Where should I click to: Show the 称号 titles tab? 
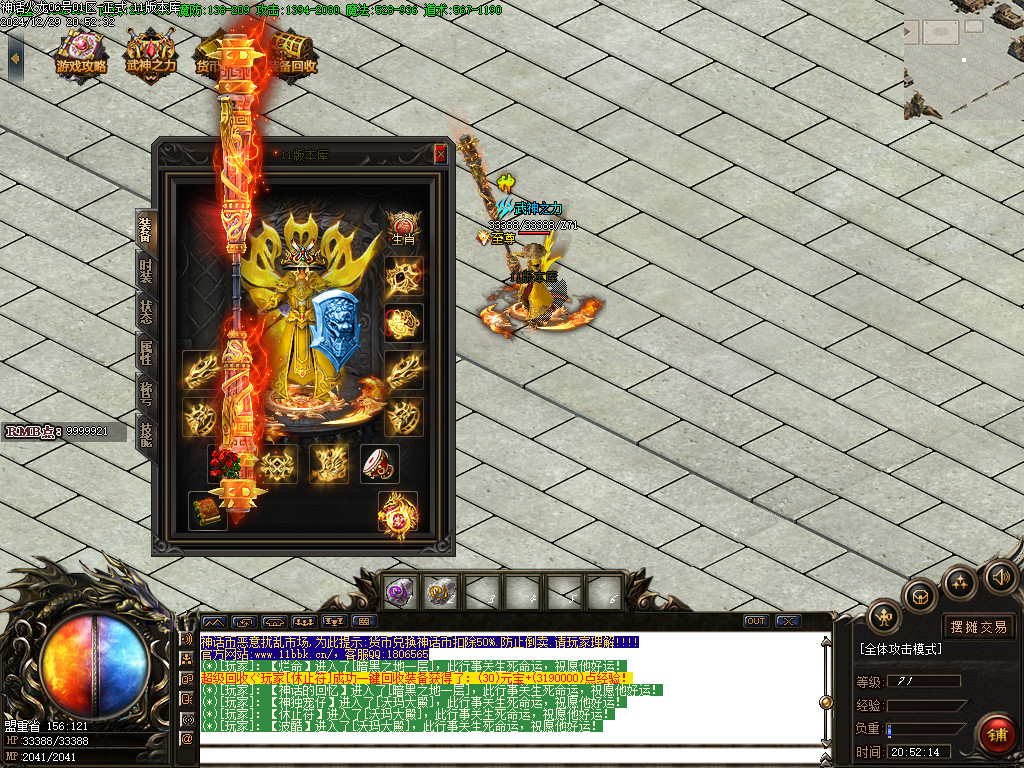[x=146, y=392]
